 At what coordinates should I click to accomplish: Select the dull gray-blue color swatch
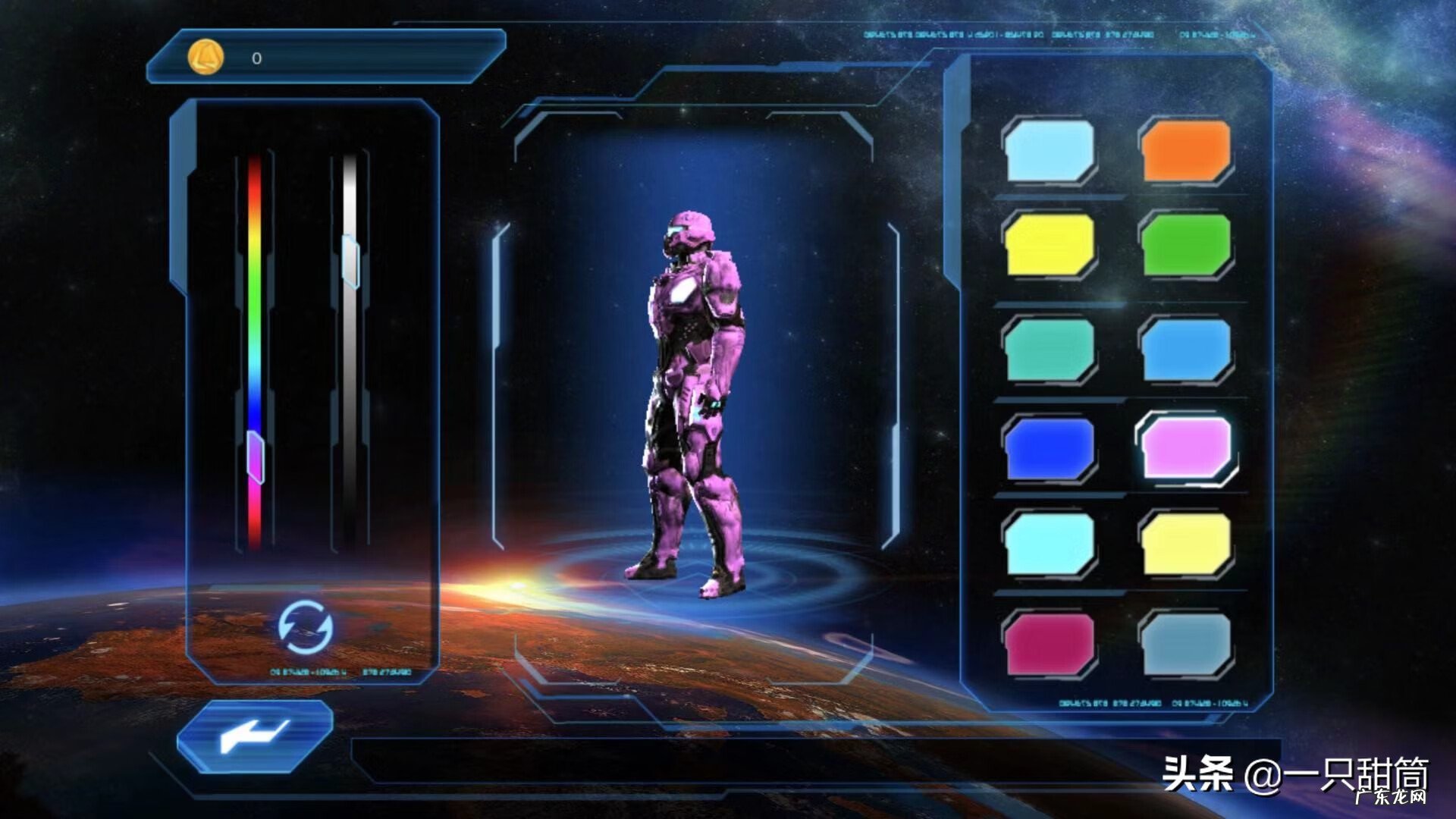[1186, 643]
